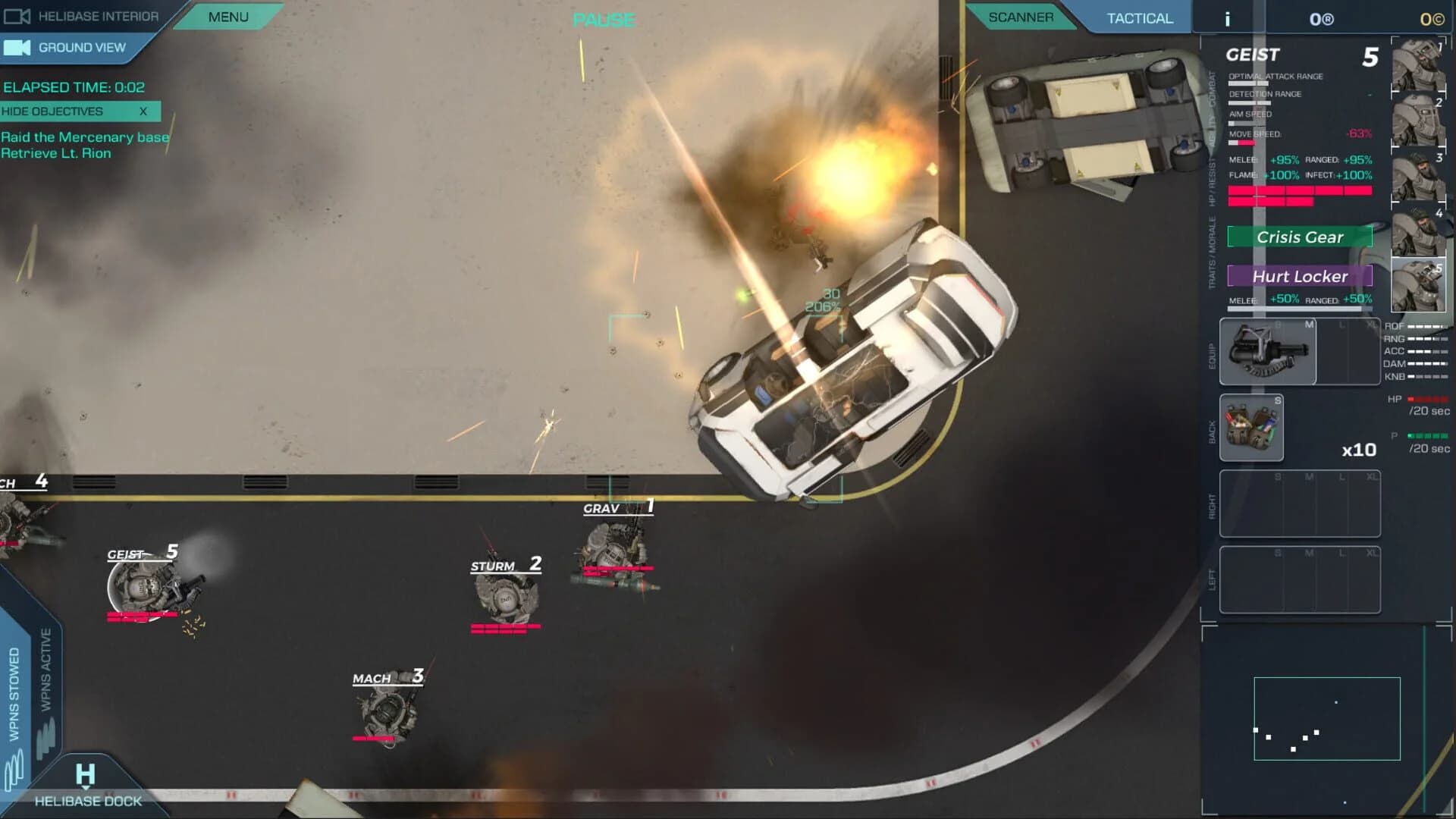The width and height of the screenshot is (1456, 819).
Task: Open the info panel via the i icon
Action: (x=1227, y=18)
